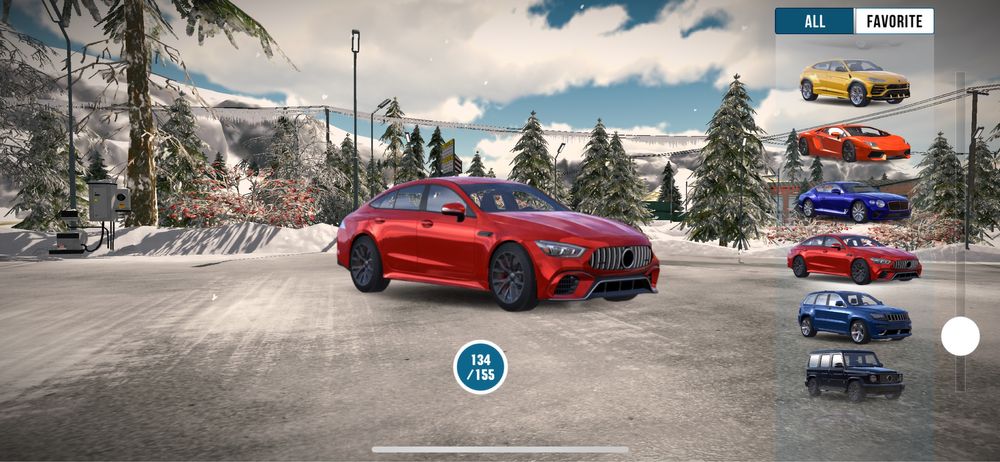Open the FAVORITE cars tab
The height and width of the screenshot is (462, 1000).
(x=894, y=21)
